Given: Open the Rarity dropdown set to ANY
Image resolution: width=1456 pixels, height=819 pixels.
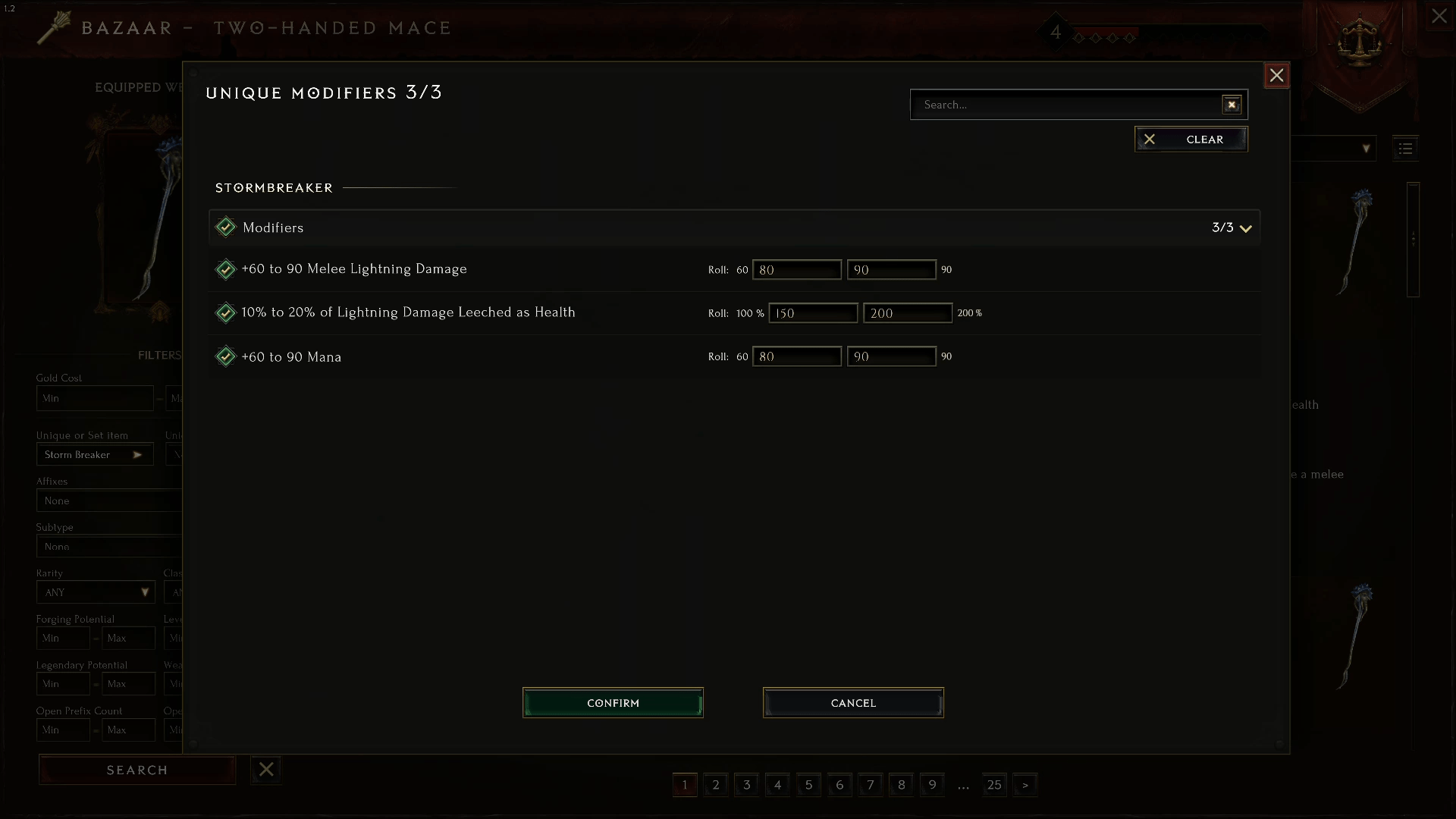Looking at the screenshot, I should click(x=95, y=592).
